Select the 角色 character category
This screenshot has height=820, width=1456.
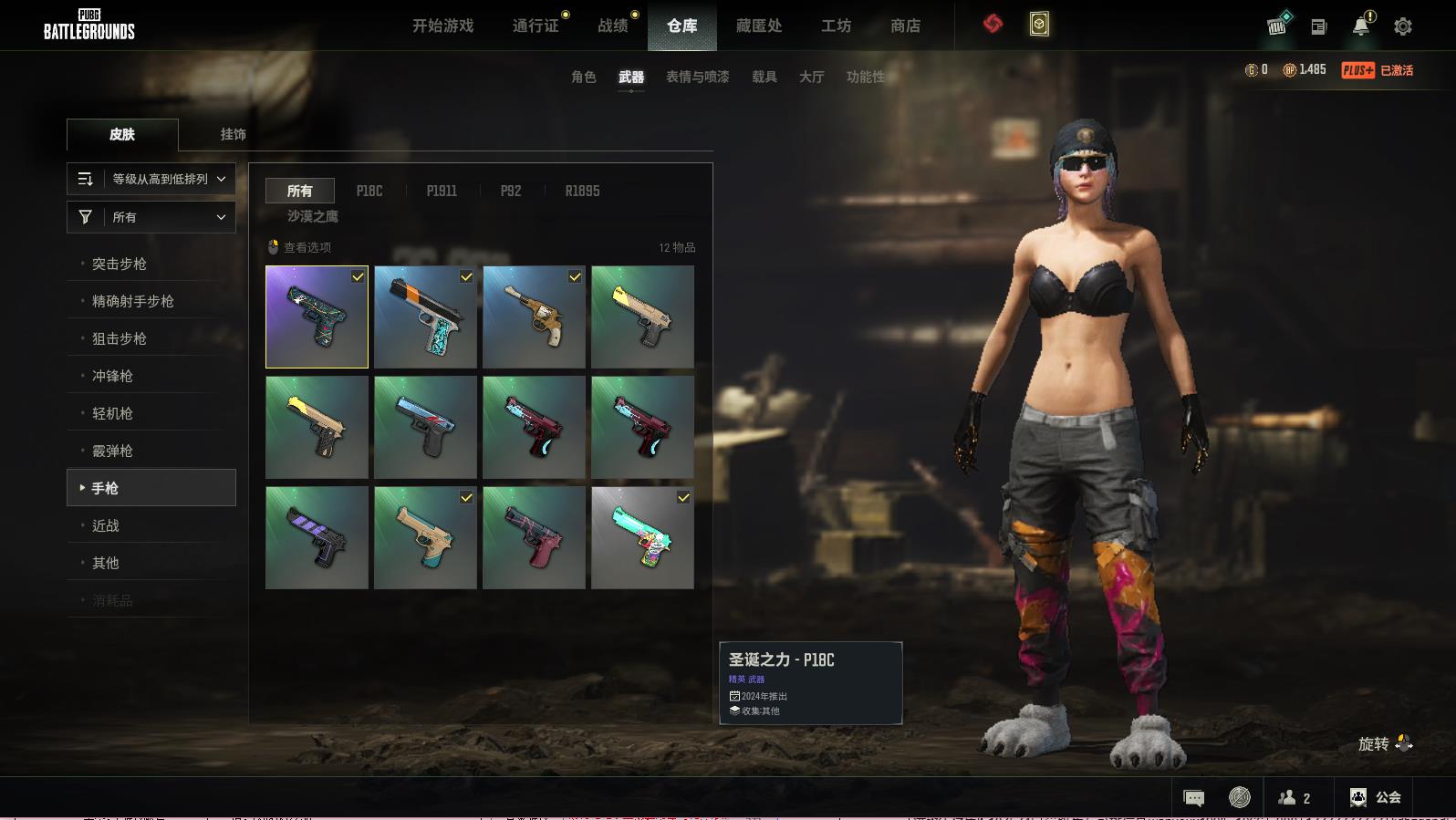(x=583, y=77)
